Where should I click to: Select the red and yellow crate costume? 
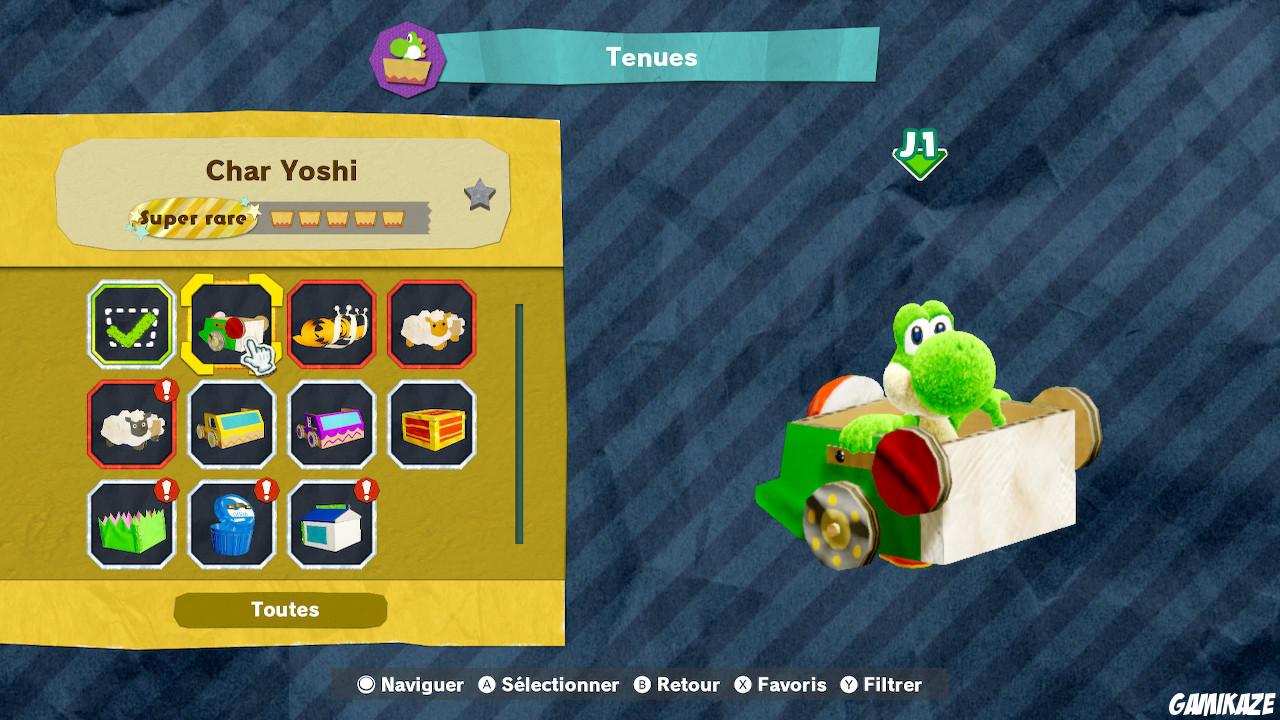coord(432,425)
